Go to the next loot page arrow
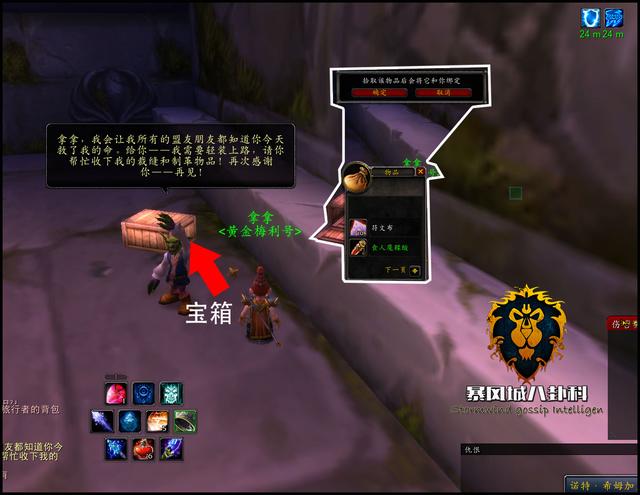This screenshot has width=640, height=495. tap(414, 269)
